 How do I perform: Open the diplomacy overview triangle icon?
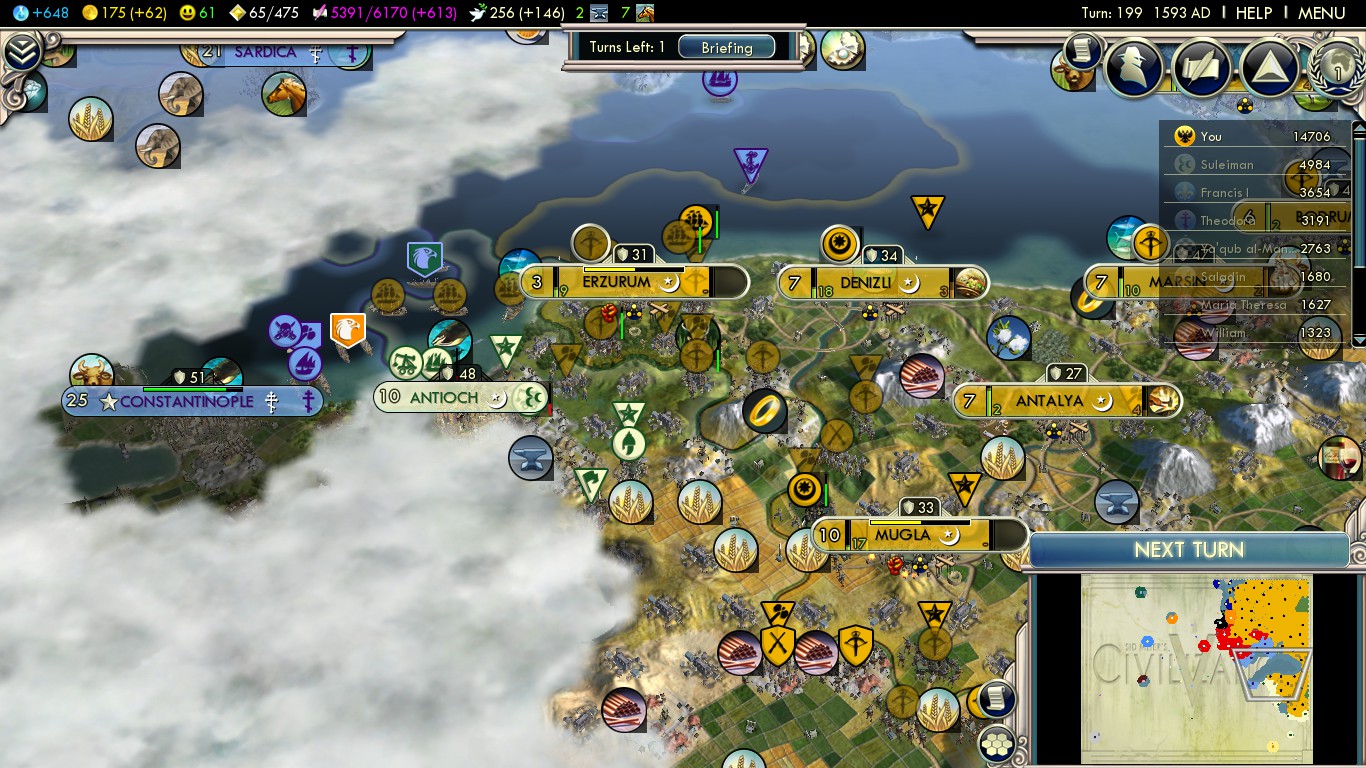click(x=1269, y=66)
